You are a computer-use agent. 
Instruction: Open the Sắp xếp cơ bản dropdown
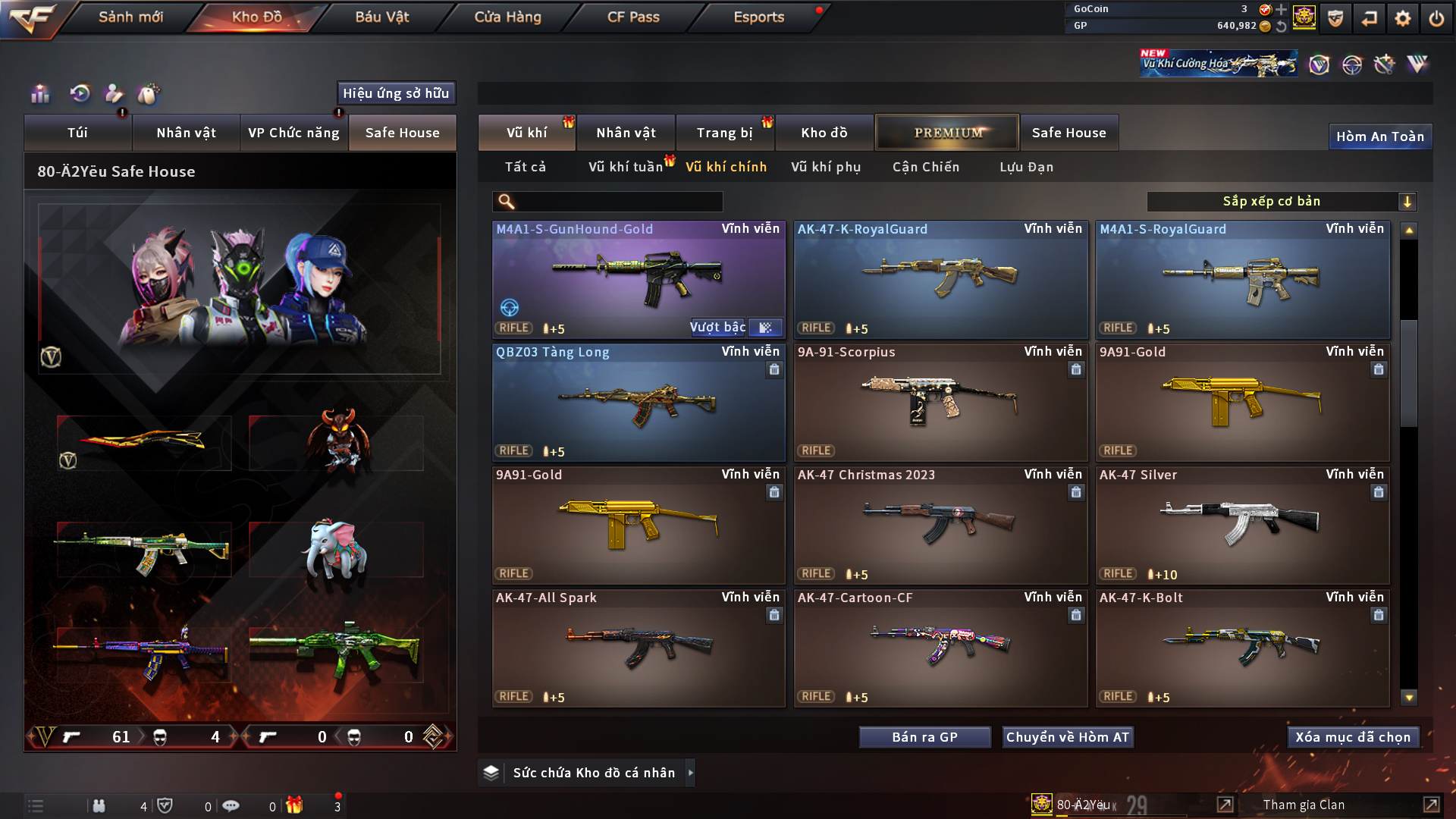point(1281,202)
